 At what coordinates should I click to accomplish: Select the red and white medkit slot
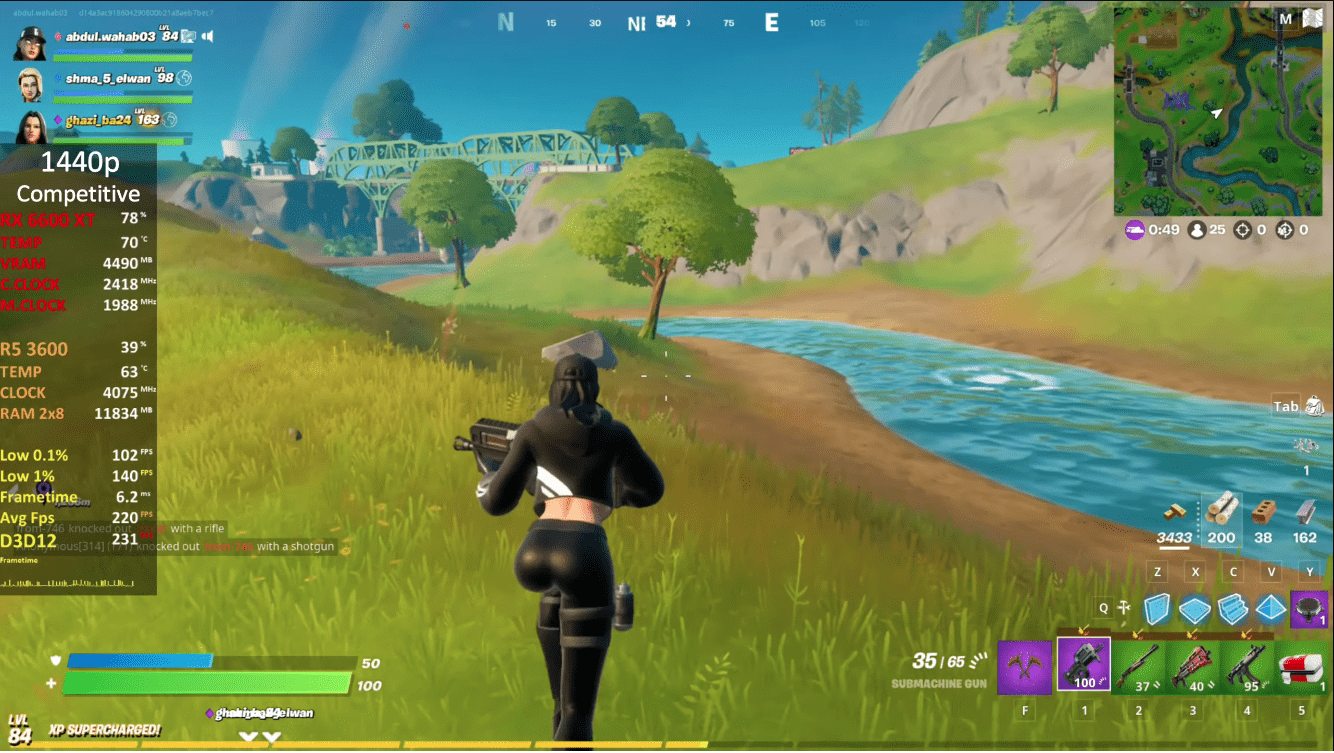point(1301,665)
